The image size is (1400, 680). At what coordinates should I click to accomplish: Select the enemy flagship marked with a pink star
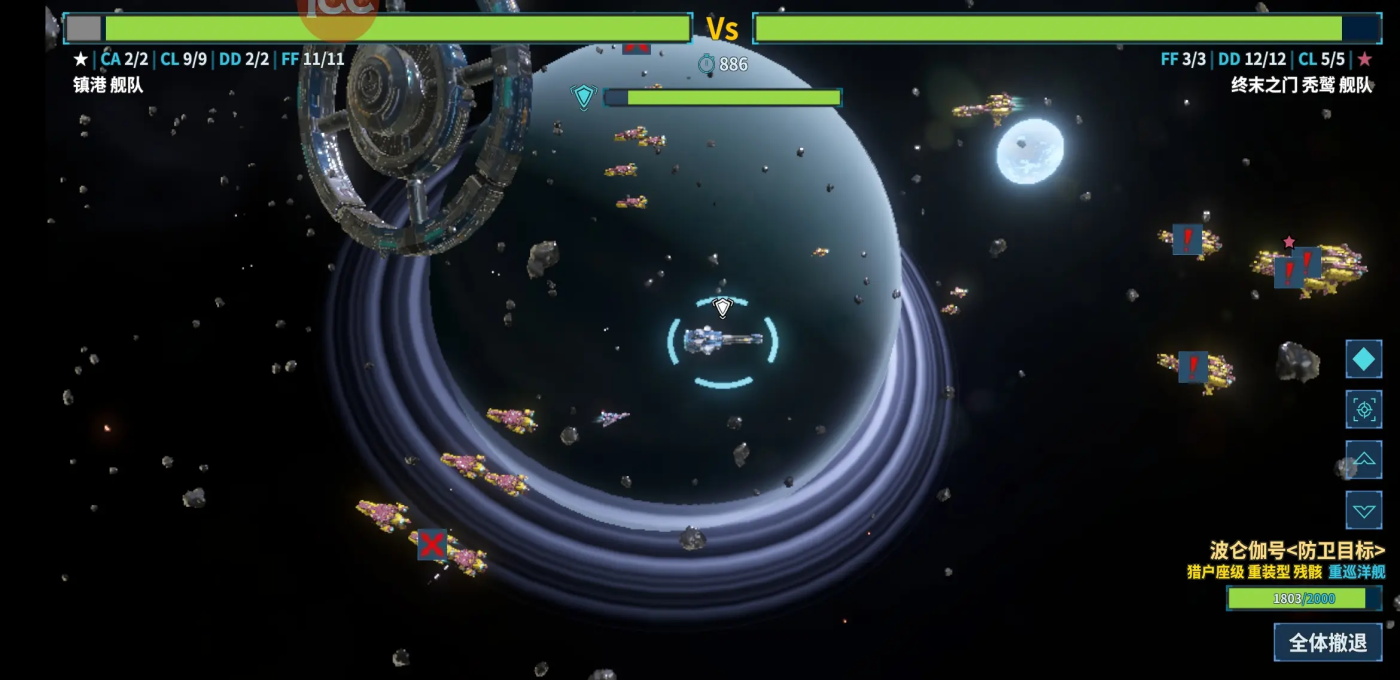click(x=1310, y=267)
